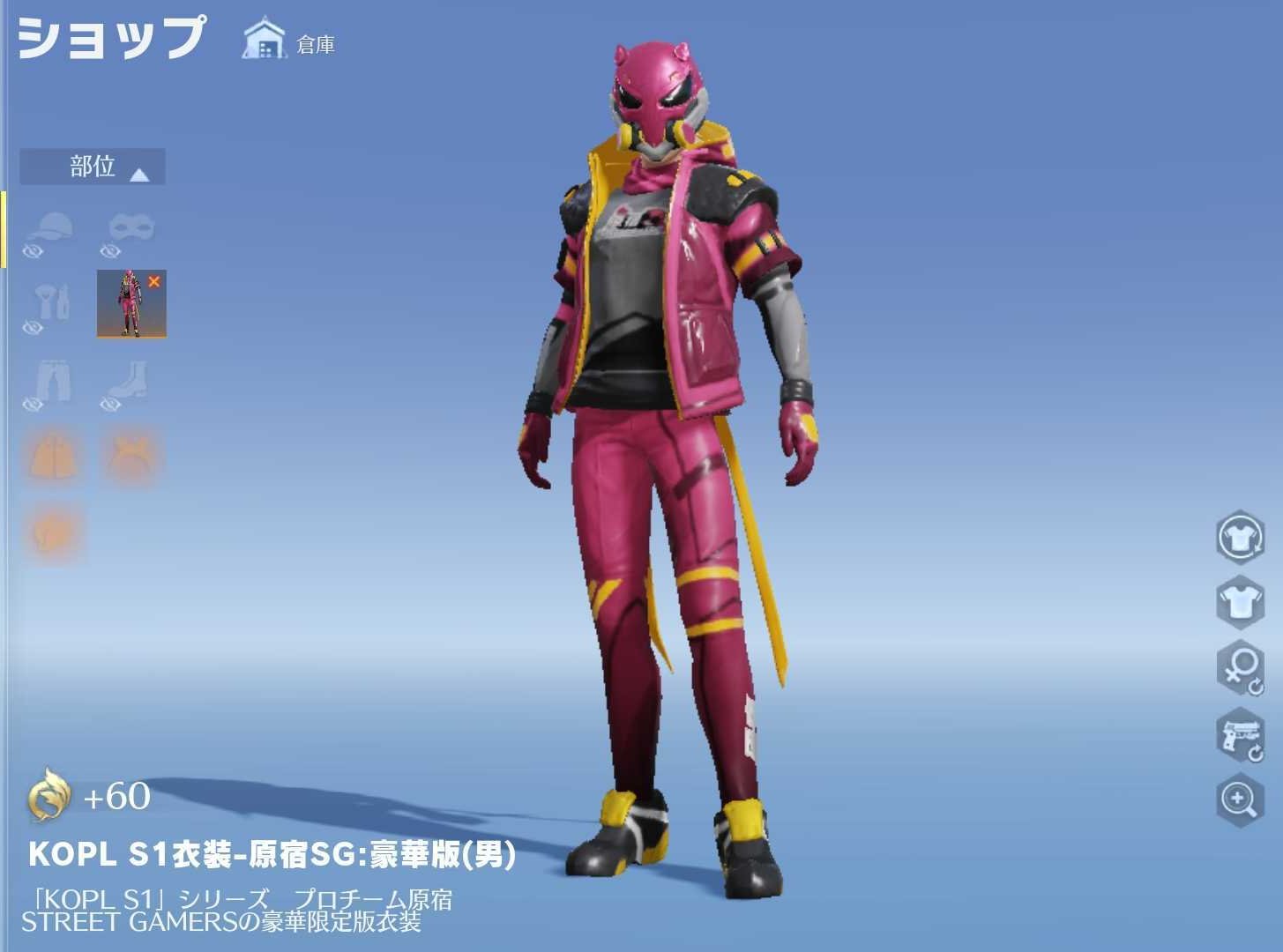Select the plain shirt try-on icon
Viewport: 1283px width, 952px height.
[1242, 605]
